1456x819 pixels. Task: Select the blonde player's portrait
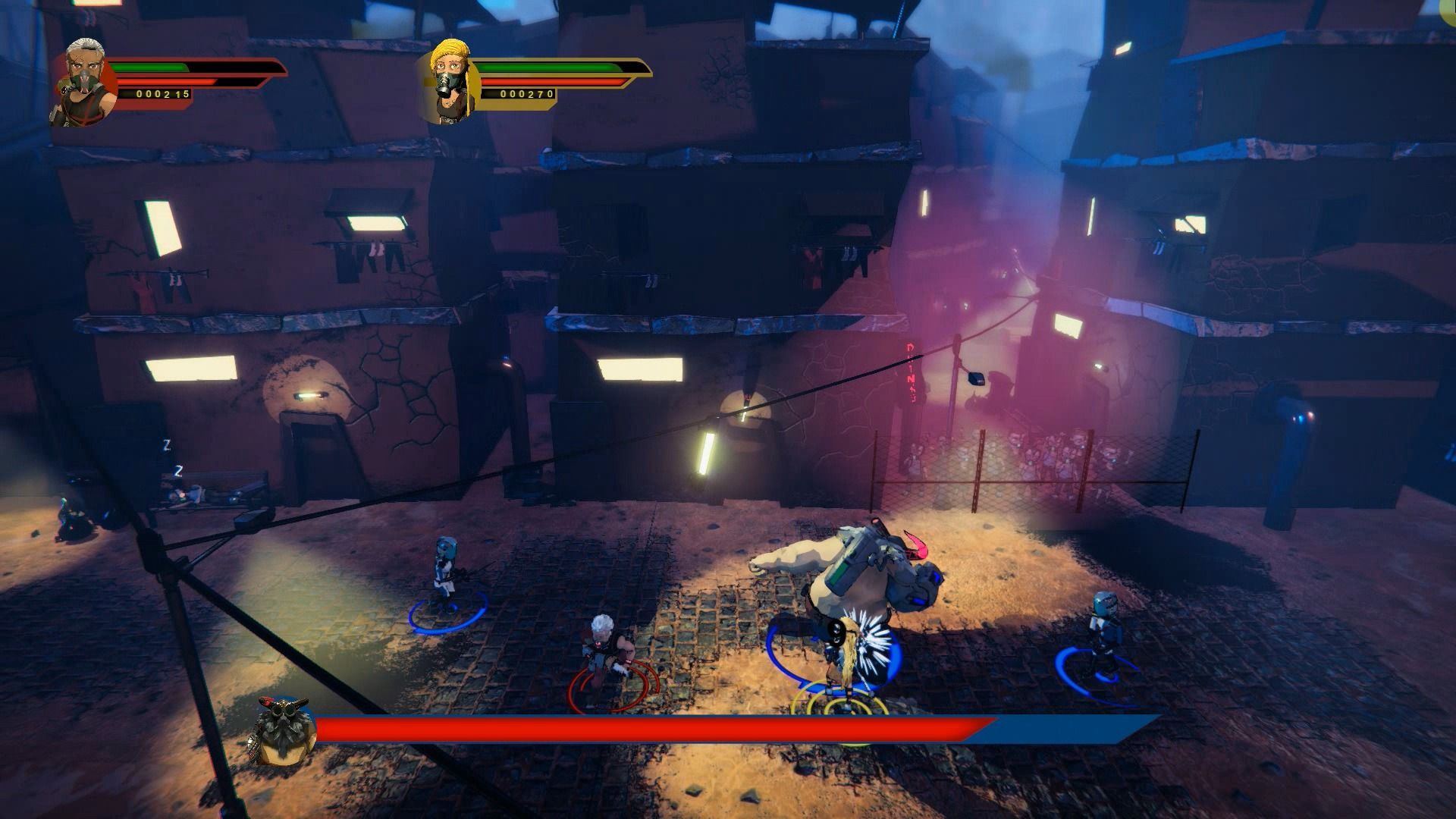450,80
